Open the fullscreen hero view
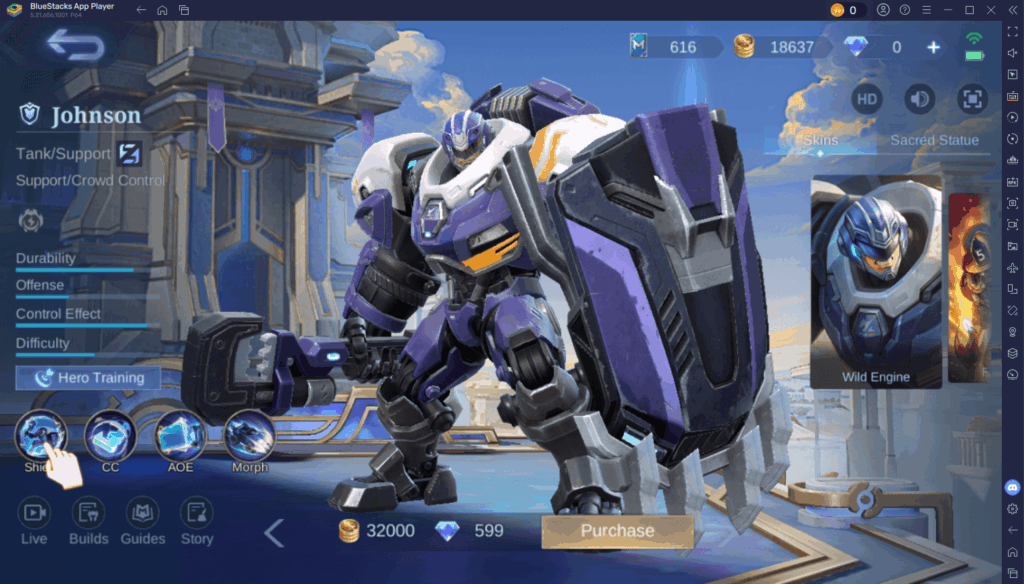Viewport: 1024px width, 584px height. coord(972,98)
